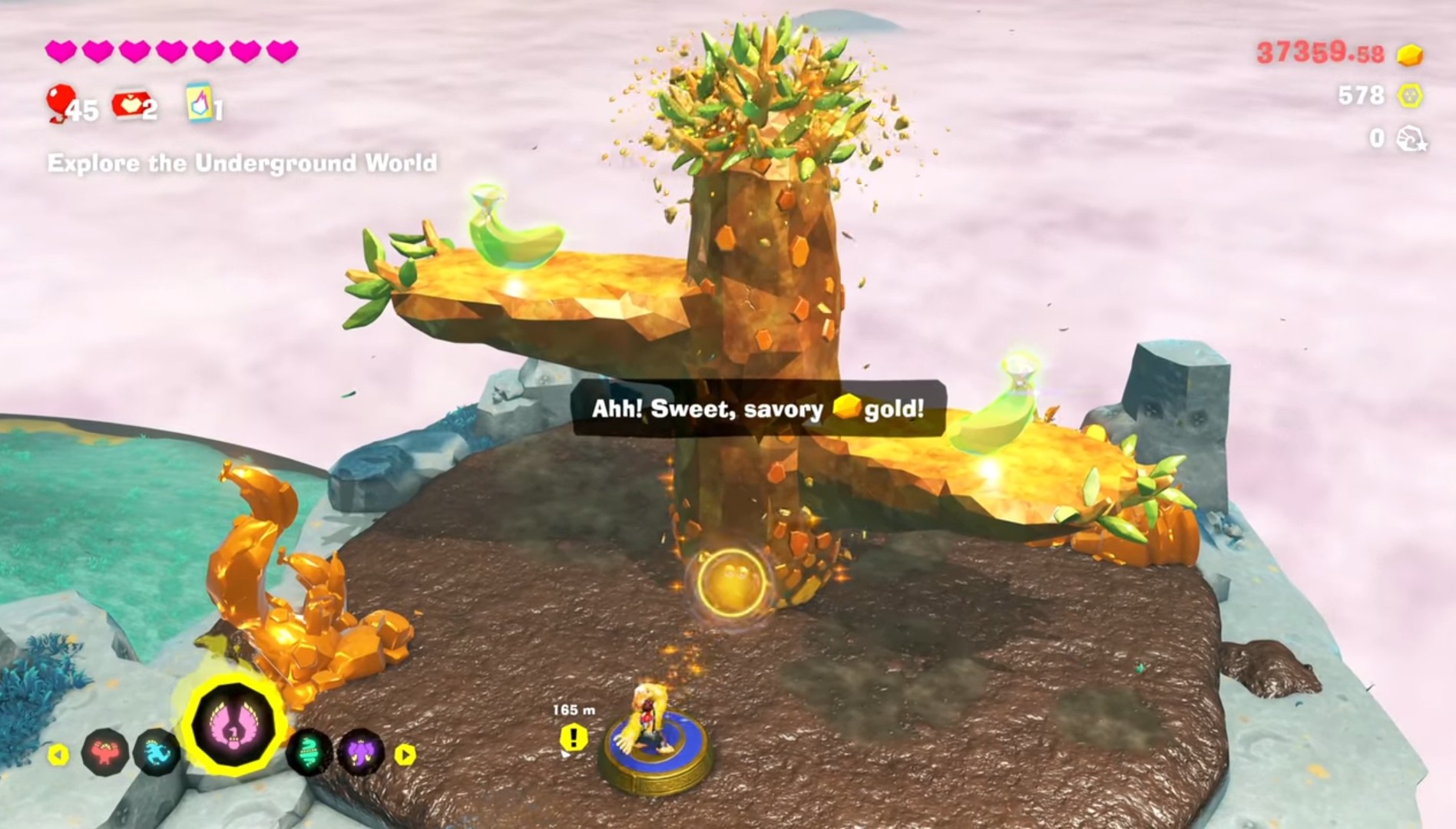Select the red balloon item icon

(59, 102)
